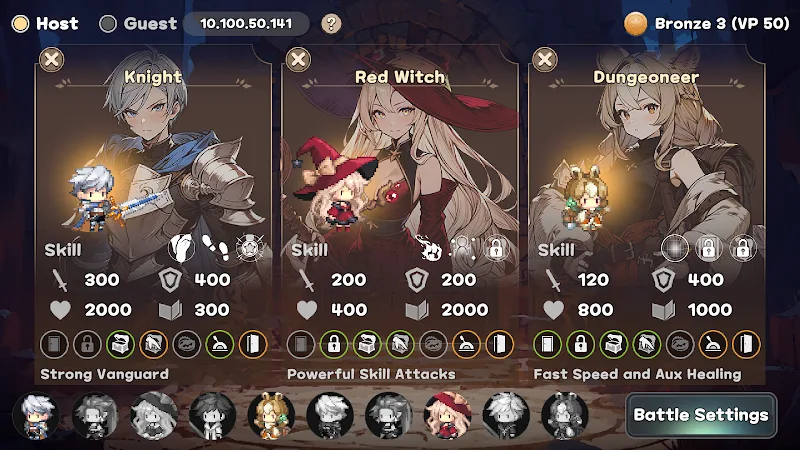Pick the colored Knight portrait in roster
This screenshot has width=800, height=450.
click(36, 414)
